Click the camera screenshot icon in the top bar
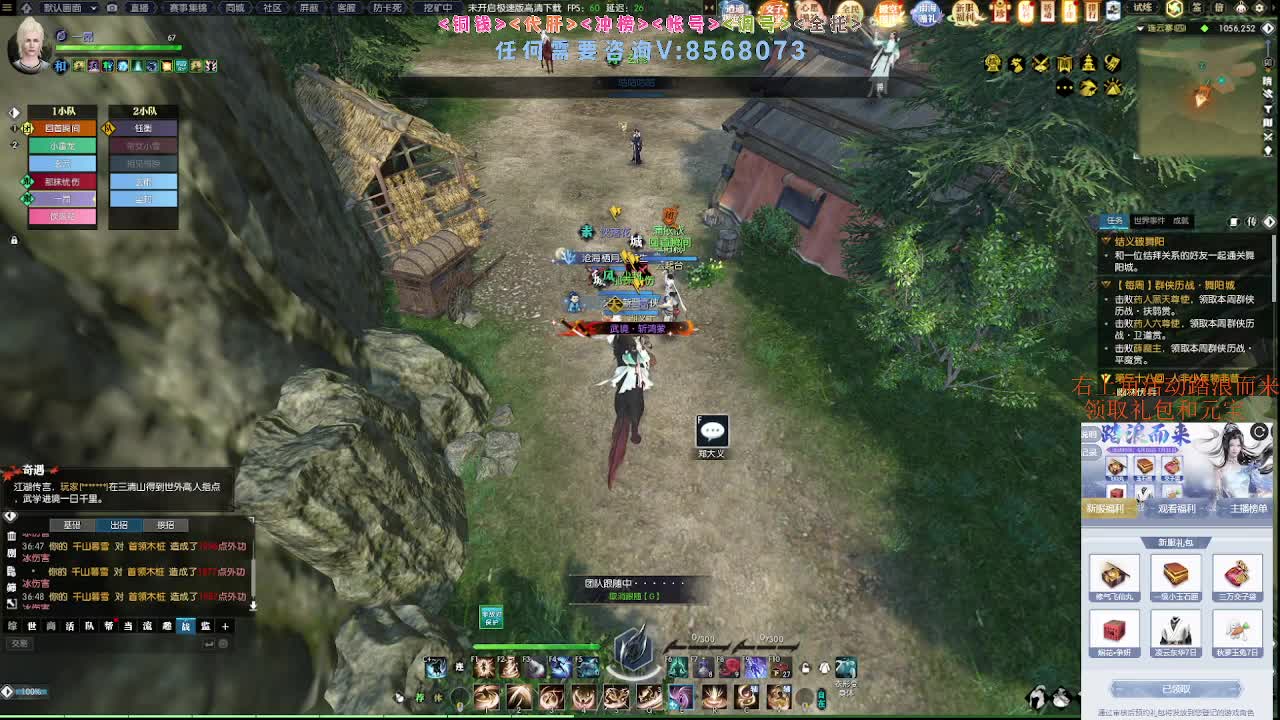The width and height of the screenshot is (1280, 720). pos(113,8)
